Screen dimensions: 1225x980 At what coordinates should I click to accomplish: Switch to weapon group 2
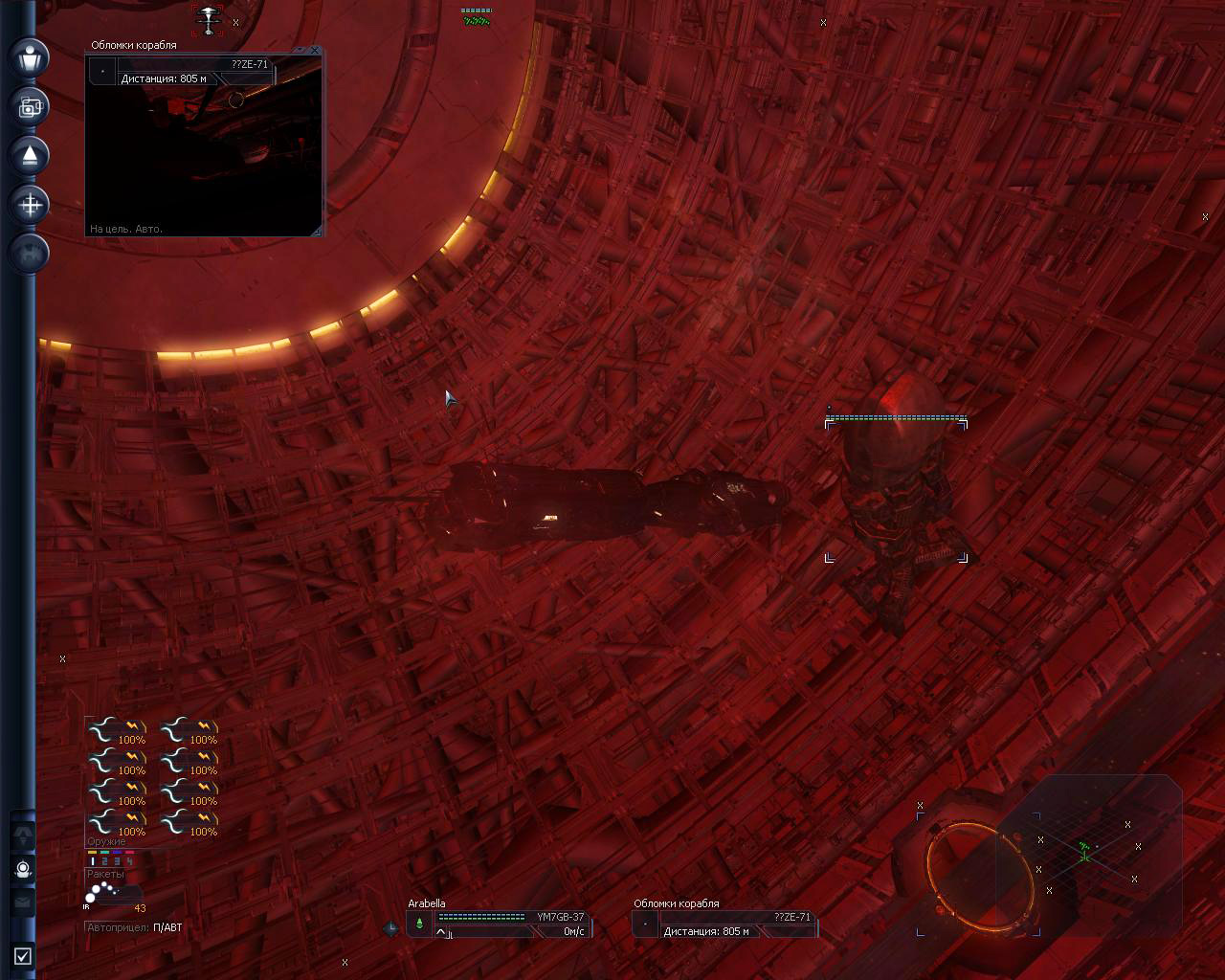[105, 861]
